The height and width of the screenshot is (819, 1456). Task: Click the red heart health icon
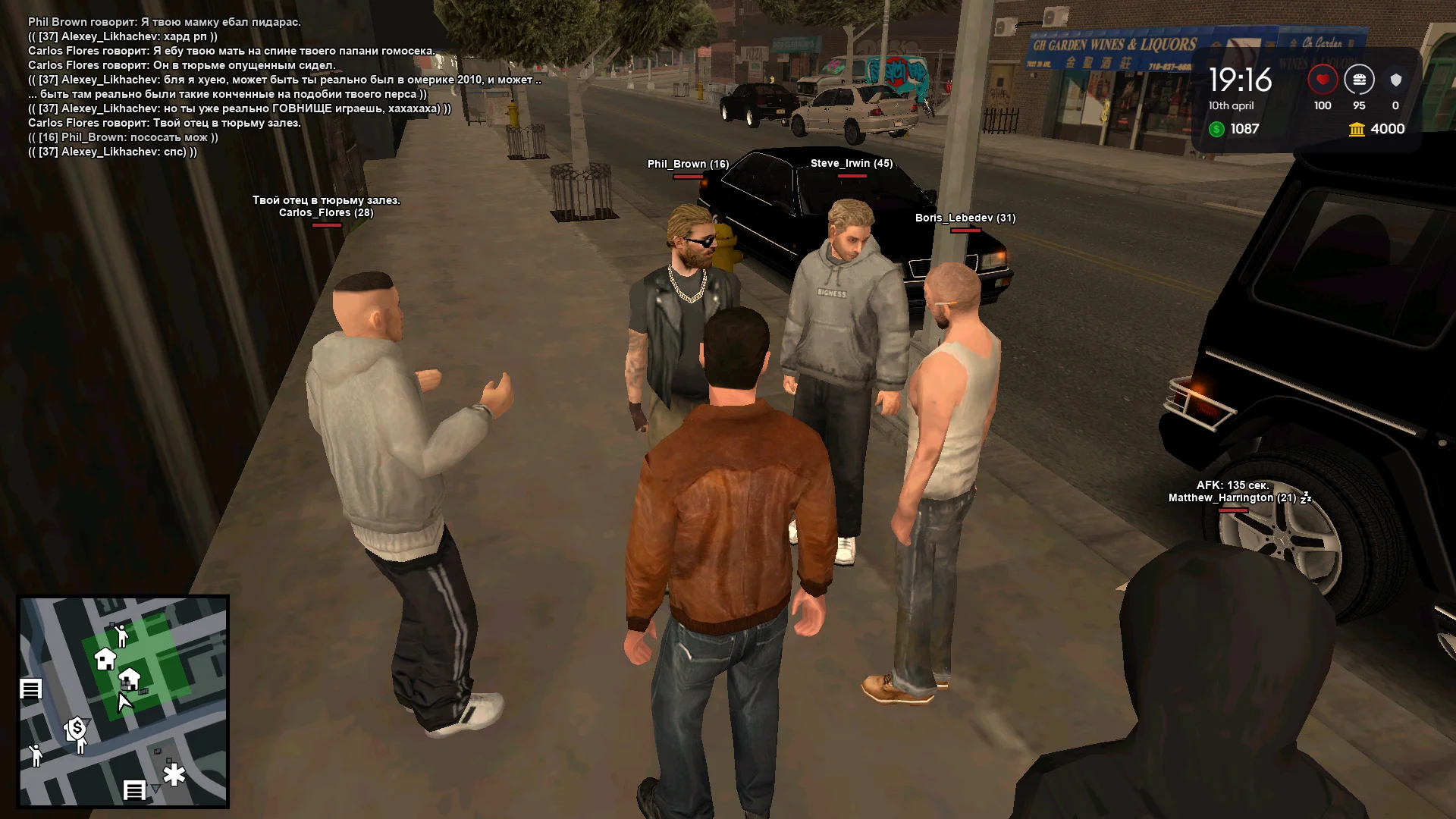[x=1323, y=80]
